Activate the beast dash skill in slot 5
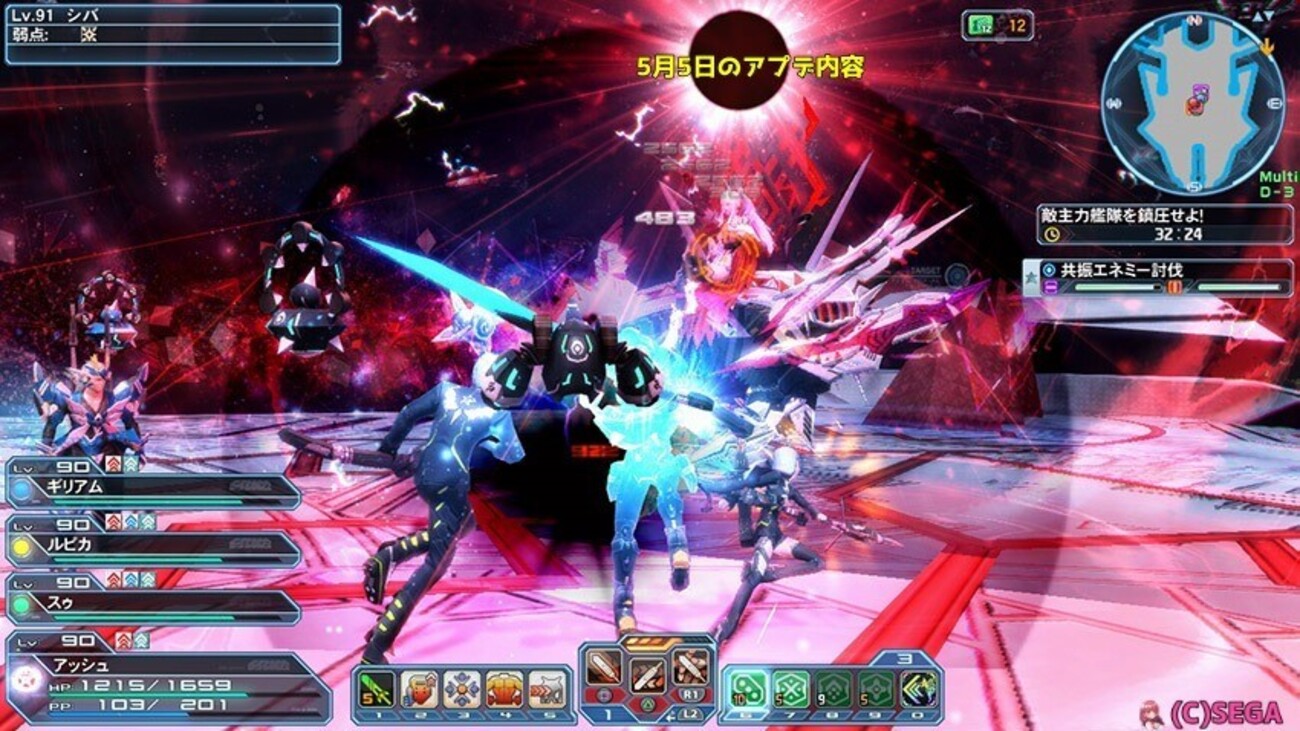Viewport: 1300px width, 731px height. tap(546, 689)
